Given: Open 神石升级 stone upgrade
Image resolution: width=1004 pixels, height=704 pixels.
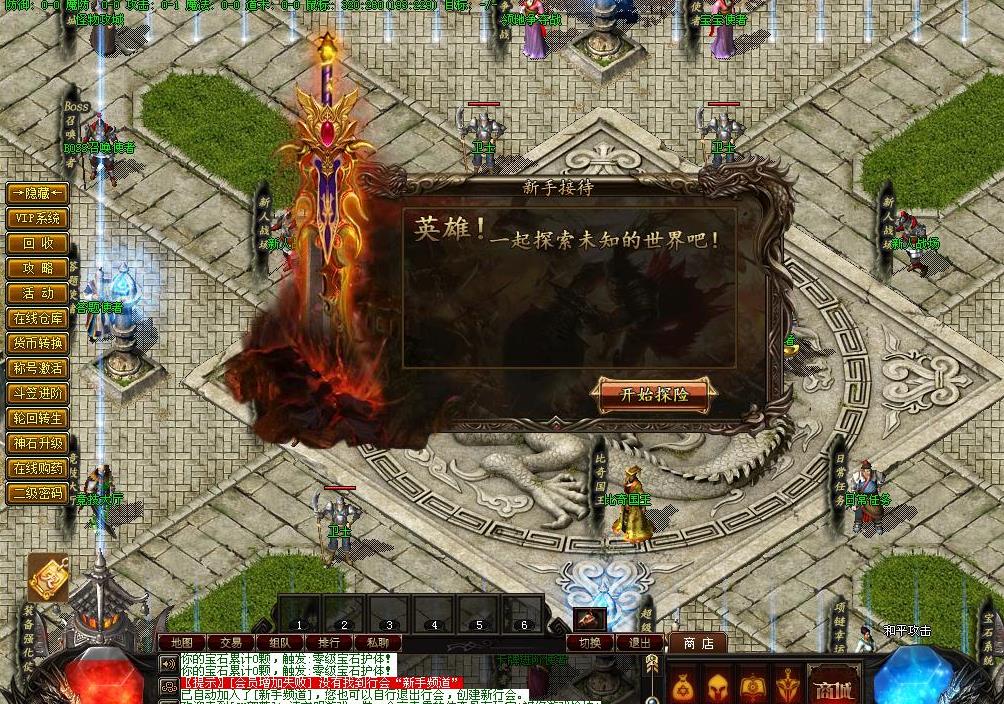Looking at the screenshot, I should (38, 443).
